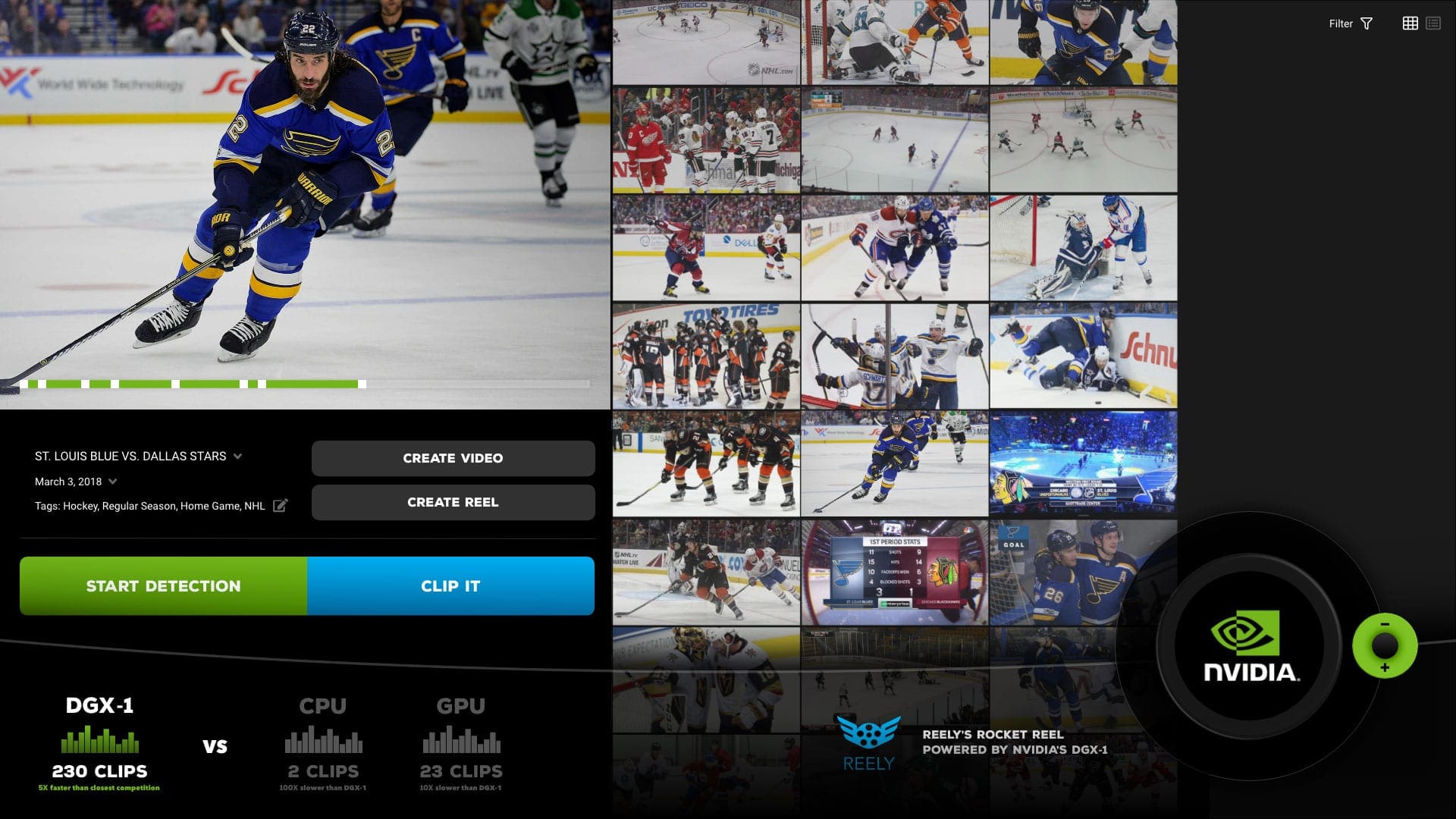The width and height of the screenshot is (1456, 819).
Task: Select the Red Wings and Blackhawks thumbnail
Action: pyautogui.click(x=706, y=140)
